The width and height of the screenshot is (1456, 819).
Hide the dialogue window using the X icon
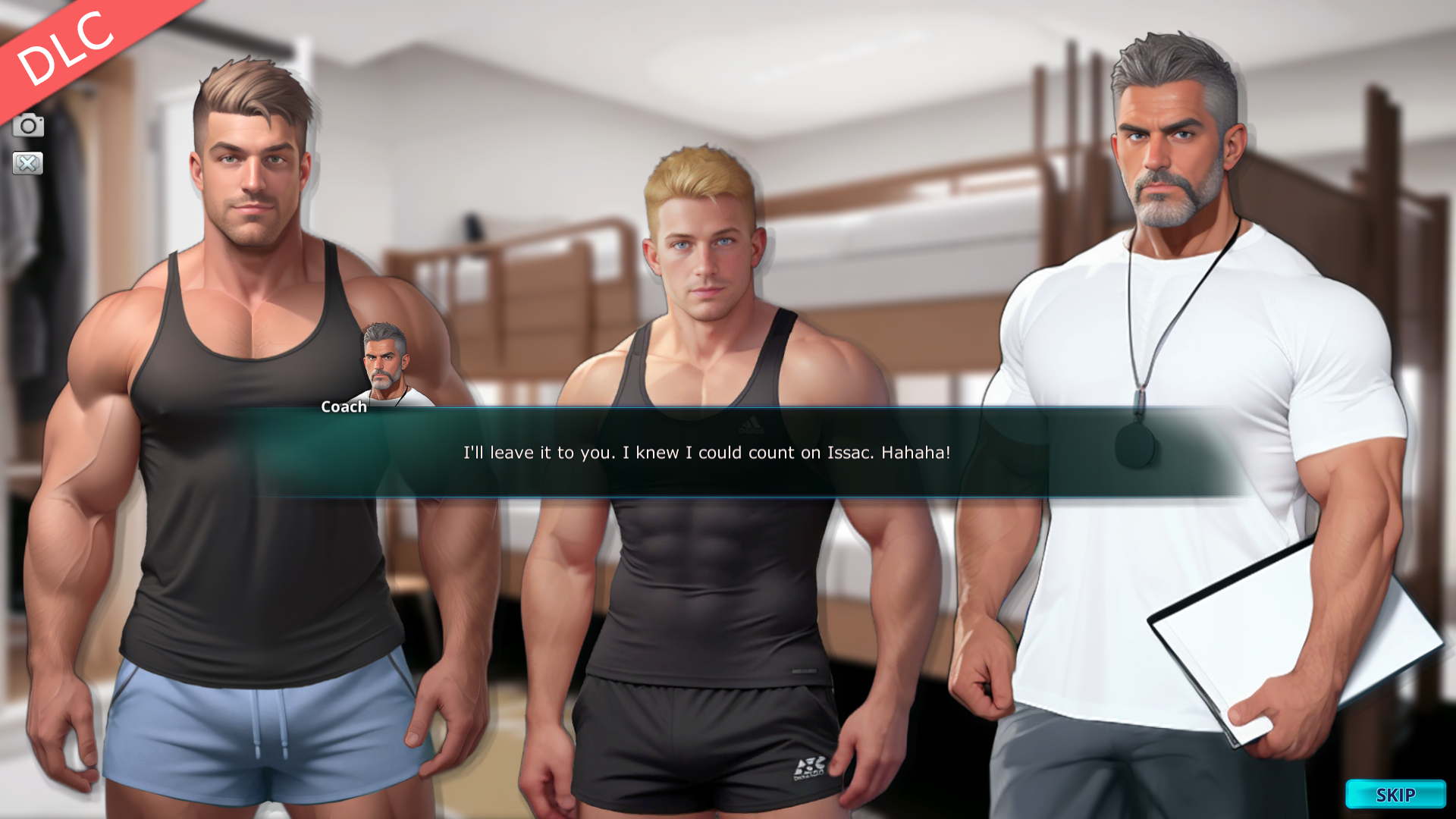pos(29,164)
